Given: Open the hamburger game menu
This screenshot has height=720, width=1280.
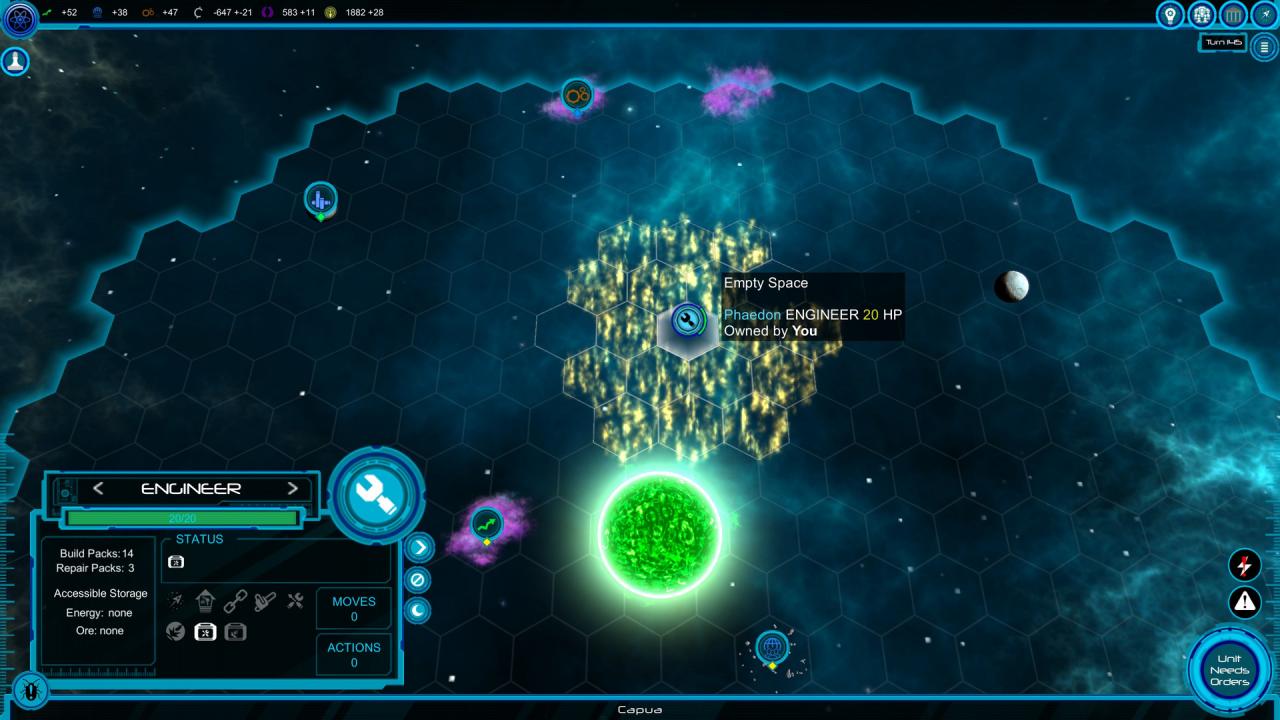Looking at the screenshot, I should pyautogui.click(x=1265, y=47).
